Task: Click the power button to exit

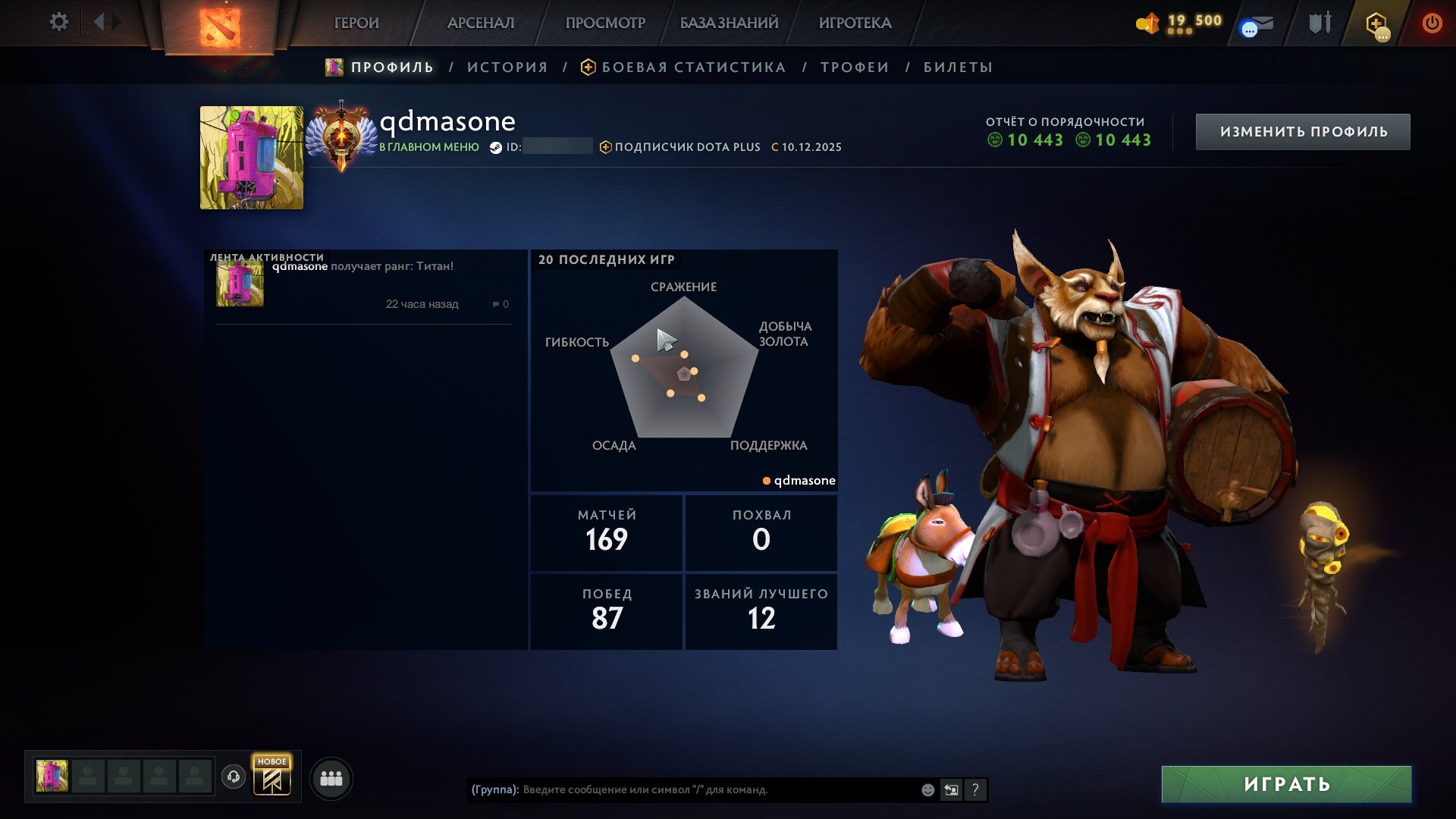Action: tap(1432, 23)
